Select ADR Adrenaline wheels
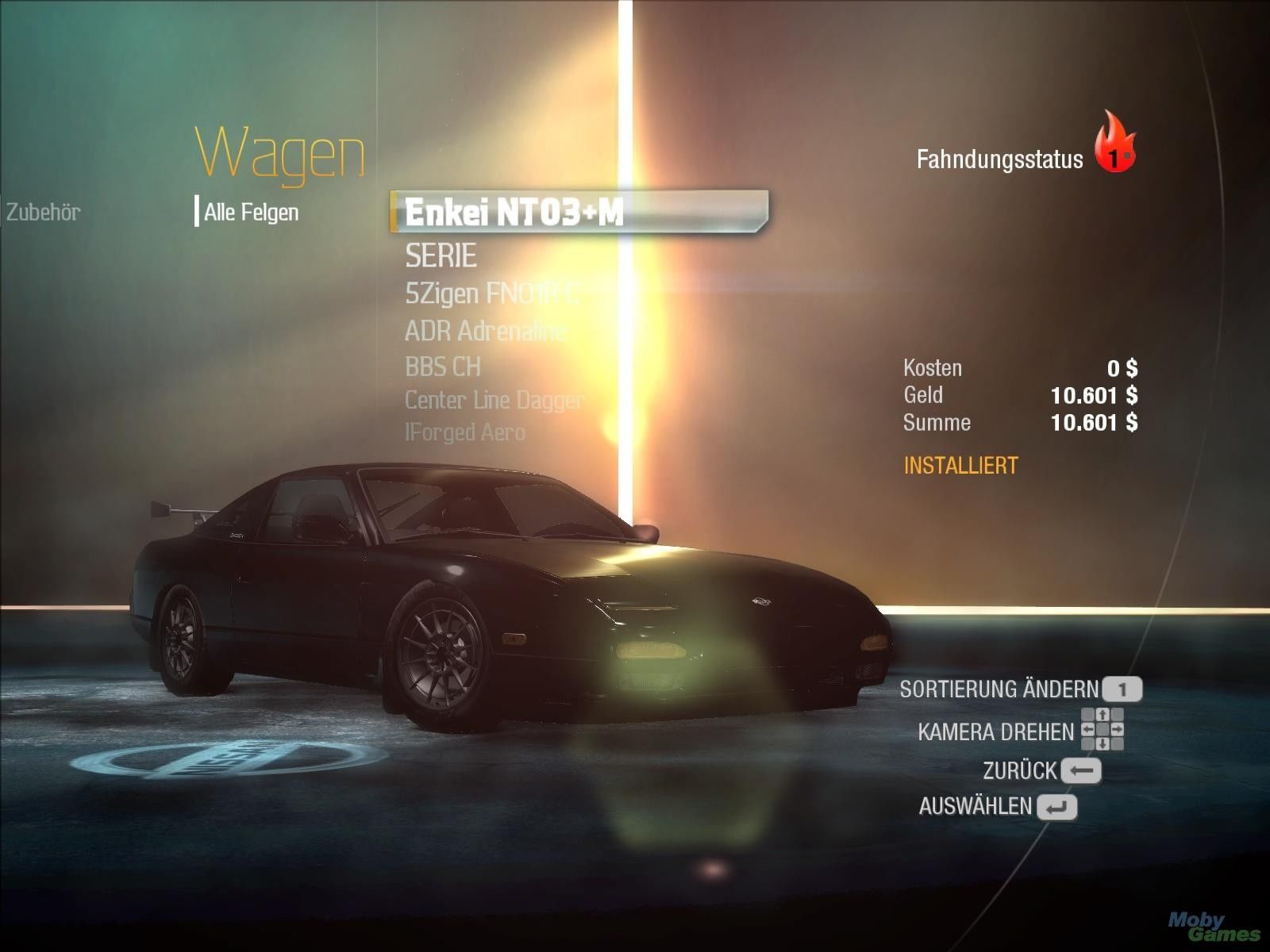Image resolution: width=1270 pixels, height=952 pixels. click(x=485, y=330)
